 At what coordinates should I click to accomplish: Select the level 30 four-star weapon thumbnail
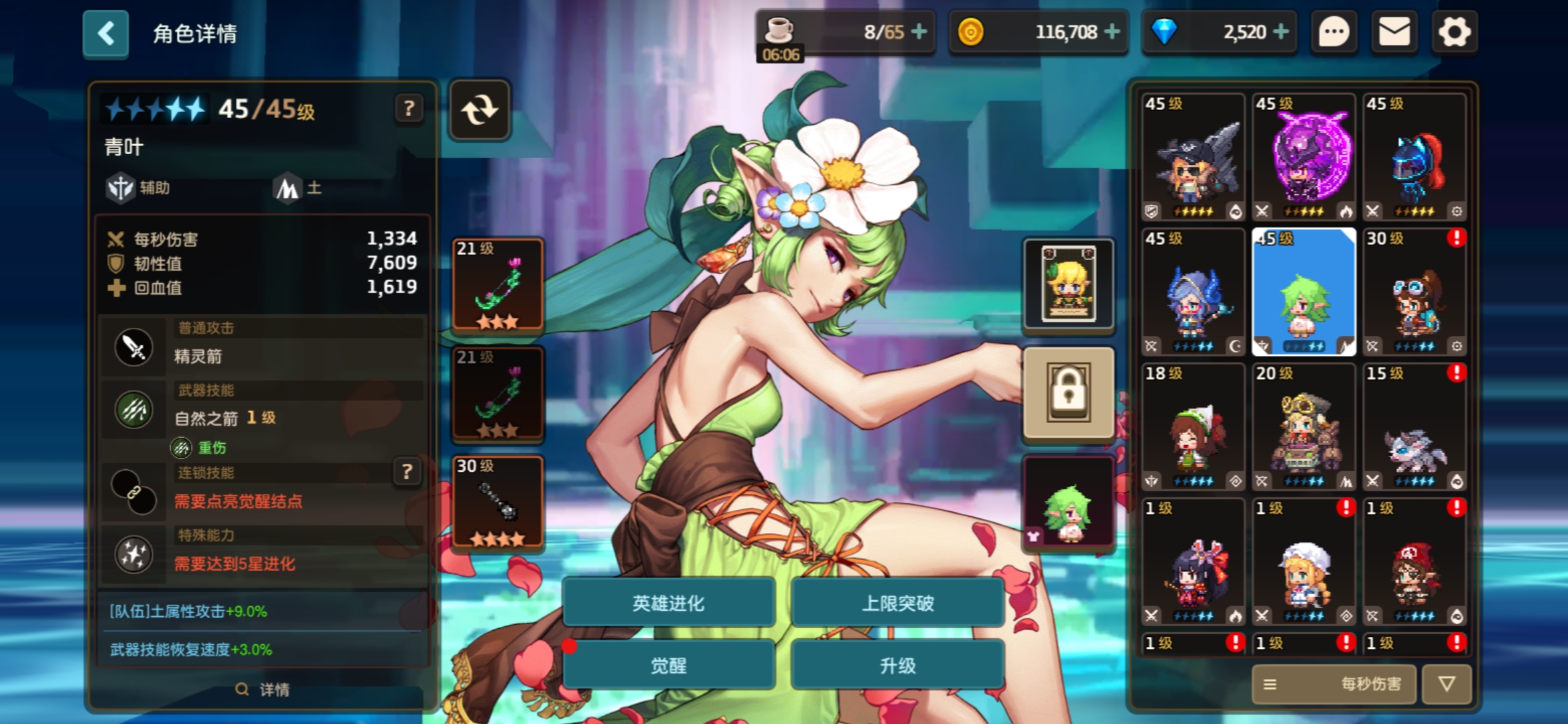497,499
